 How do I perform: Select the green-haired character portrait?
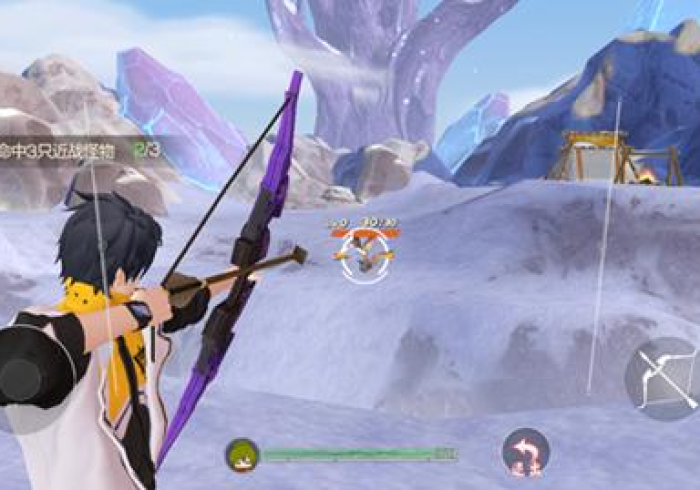[242, 455]
